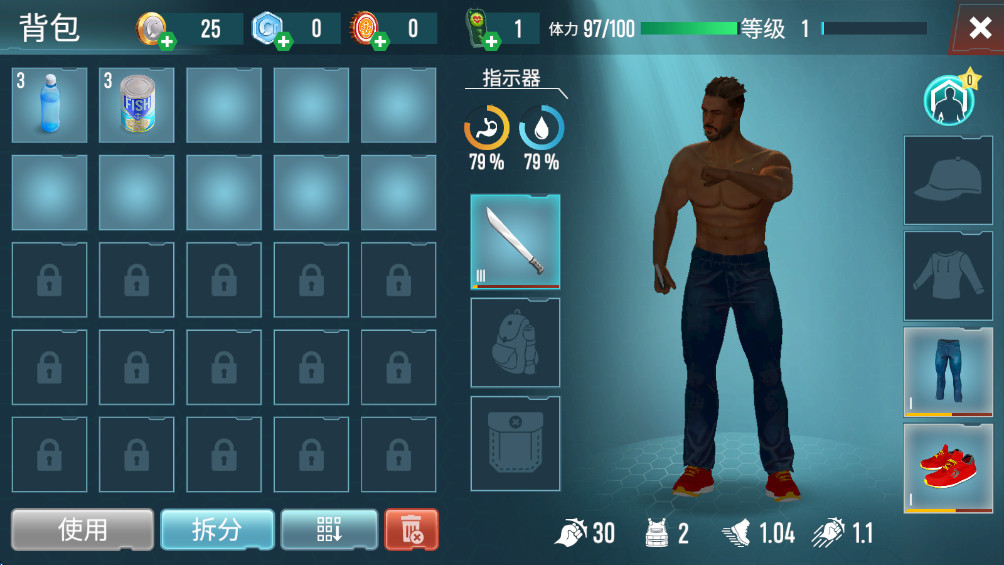Click the 使用 (Use) button

[83, 529]
